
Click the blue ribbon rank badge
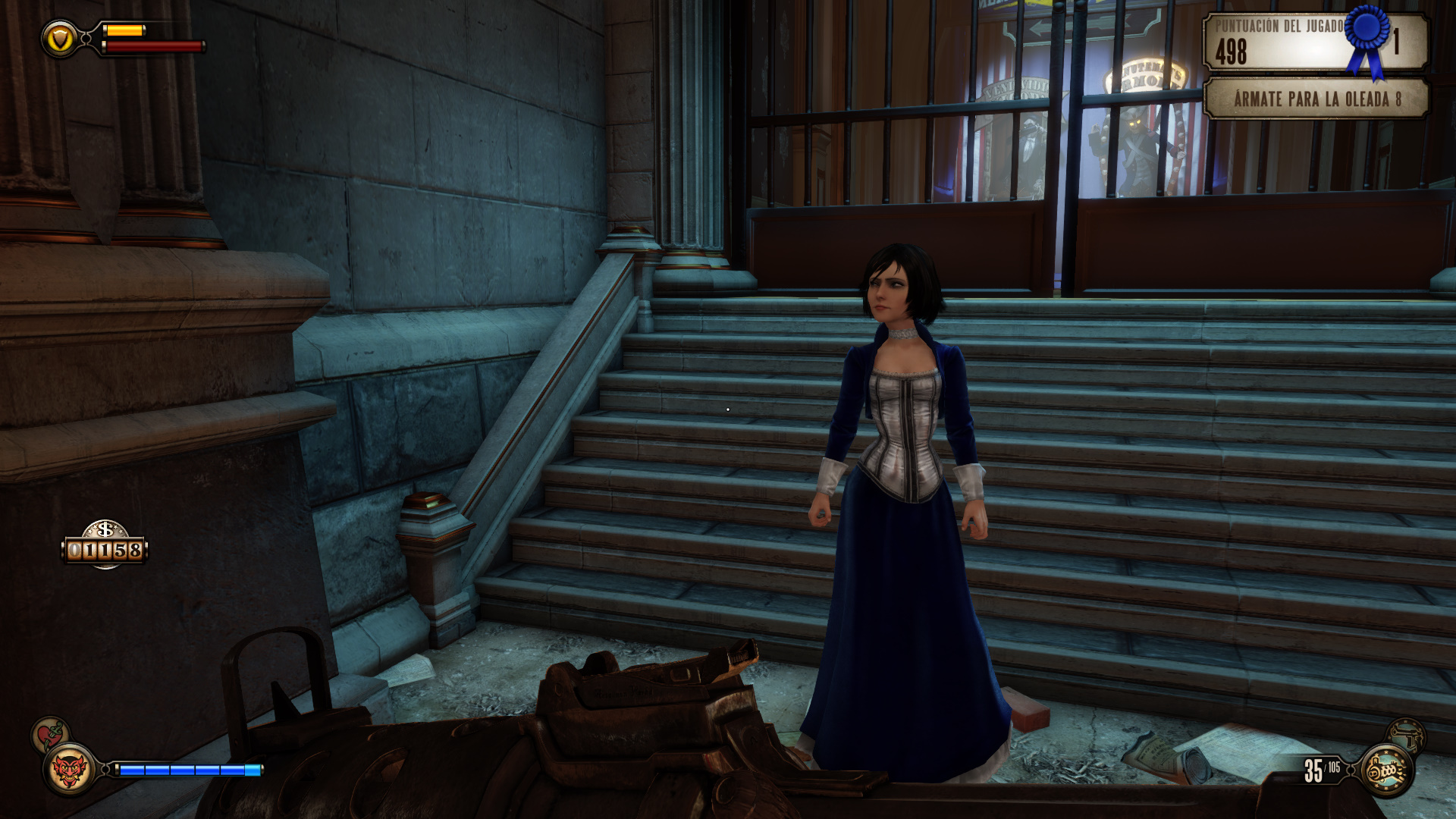(x=1367, y=38)
